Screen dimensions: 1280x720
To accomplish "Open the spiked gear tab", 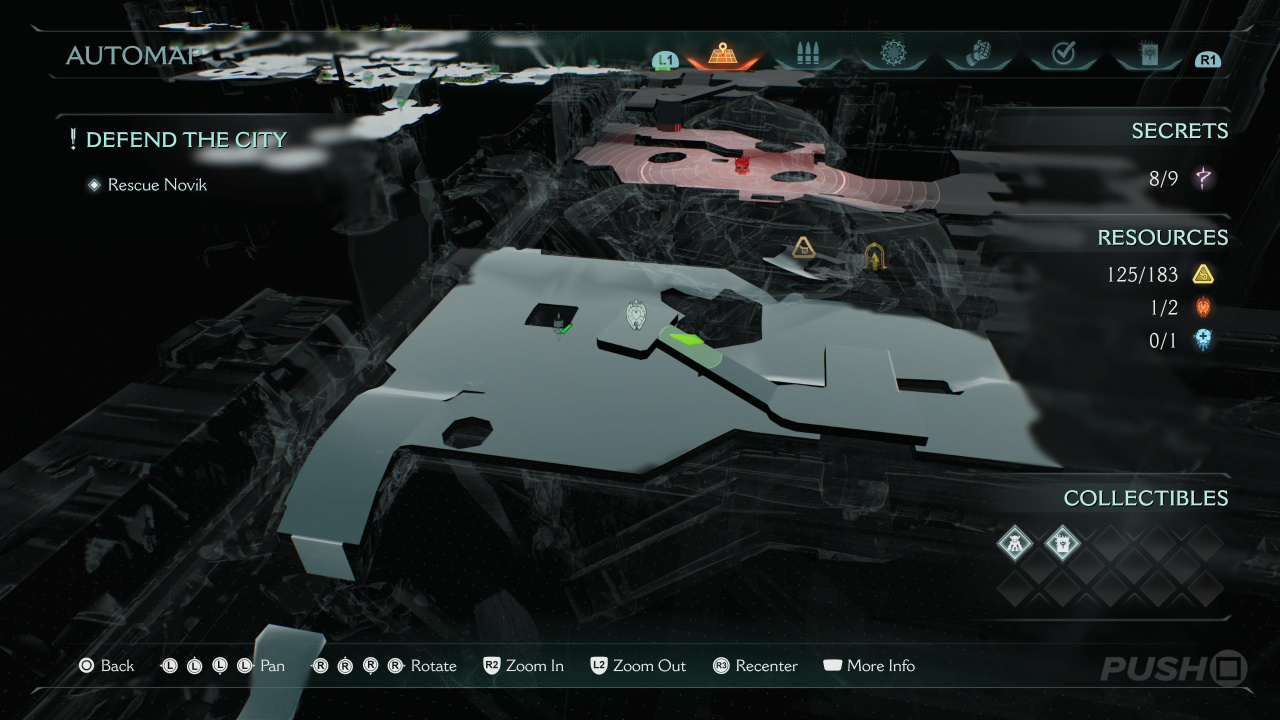I will click(x=893, y=55).
